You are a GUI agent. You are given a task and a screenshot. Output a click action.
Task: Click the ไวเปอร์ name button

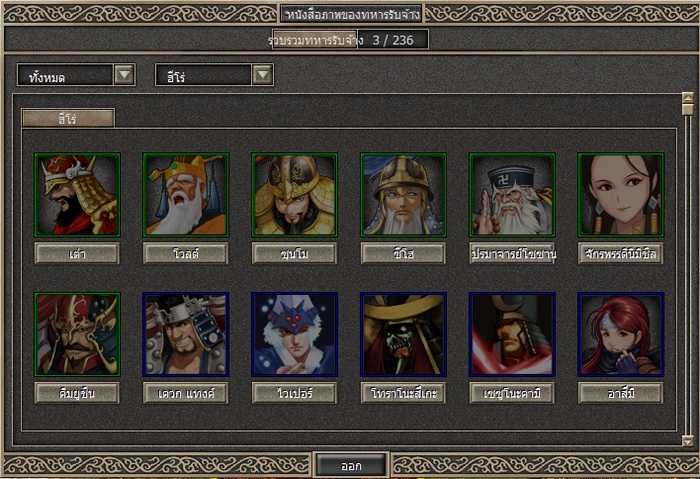pyautogui.click(x=294, y=393)
